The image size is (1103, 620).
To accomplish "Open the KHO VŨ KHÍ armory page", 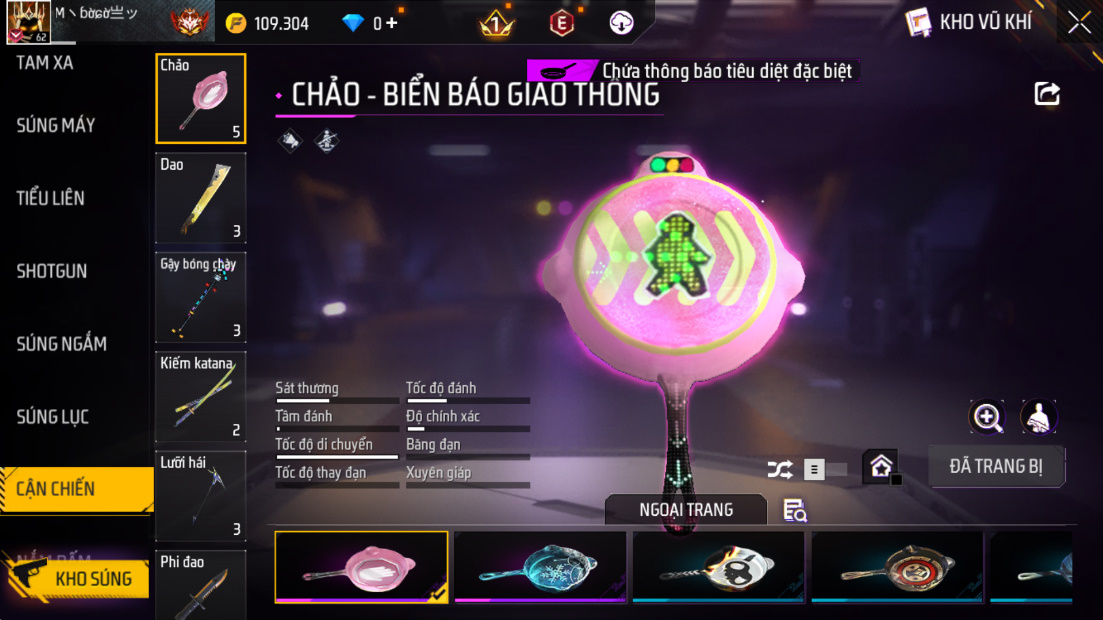I will [x=969, y=22].
